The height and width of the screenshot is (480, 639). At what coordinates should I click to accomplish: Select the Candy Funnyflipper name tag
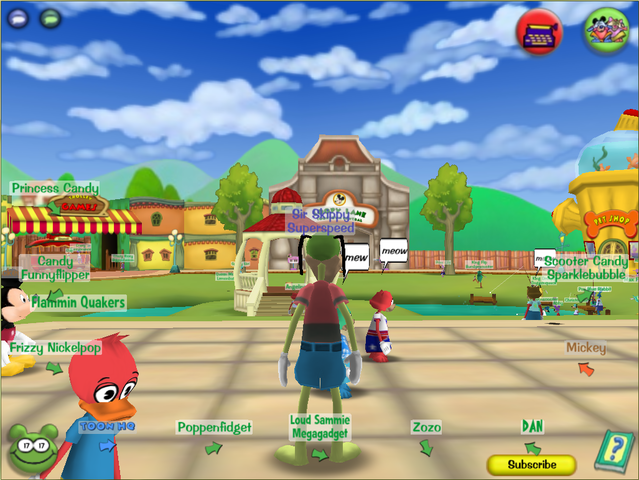pyautogui.click(x=56, y=267)
